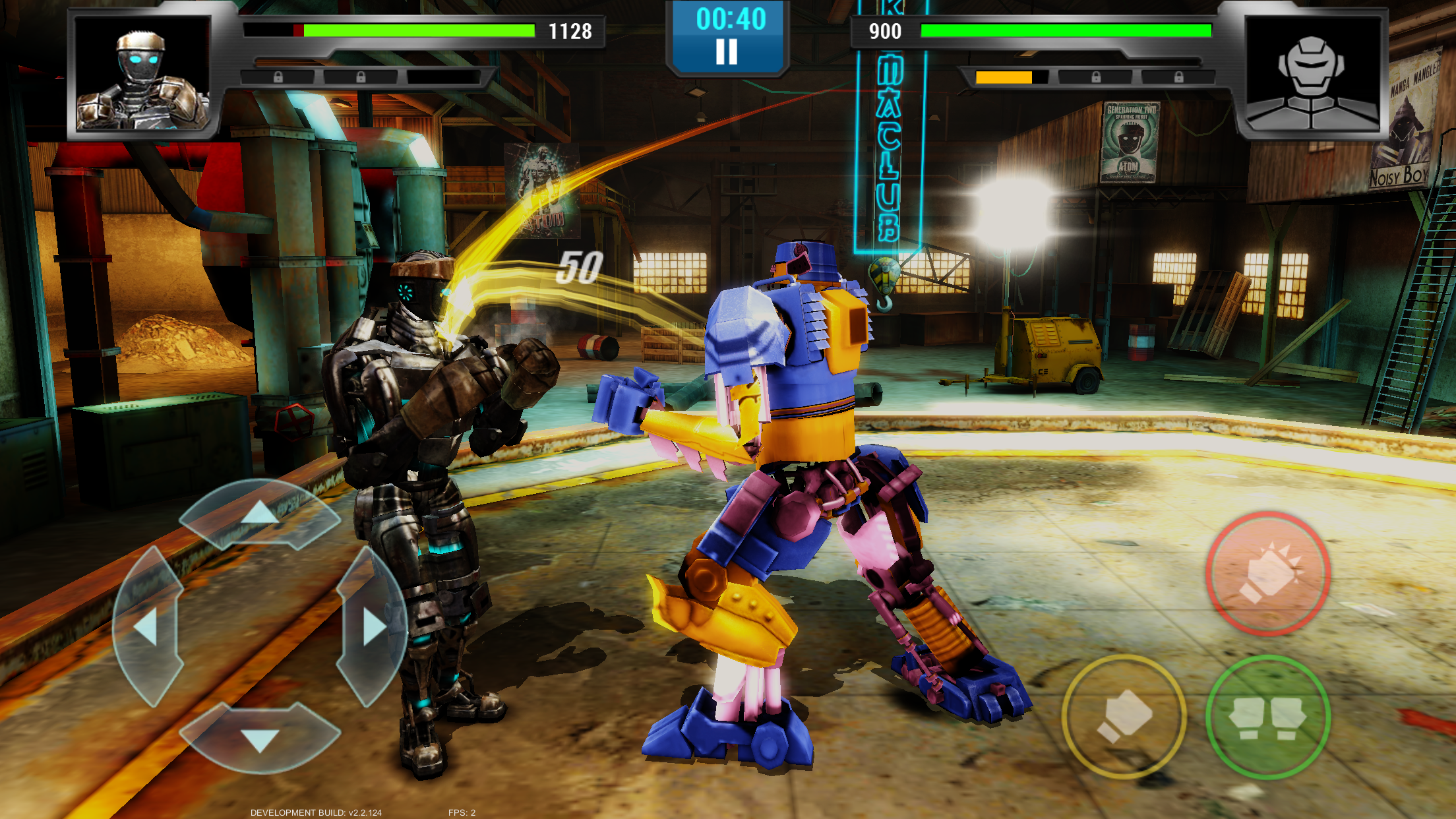Pause the fight with the pause button
1456x819 pixels.
(727, 51)
